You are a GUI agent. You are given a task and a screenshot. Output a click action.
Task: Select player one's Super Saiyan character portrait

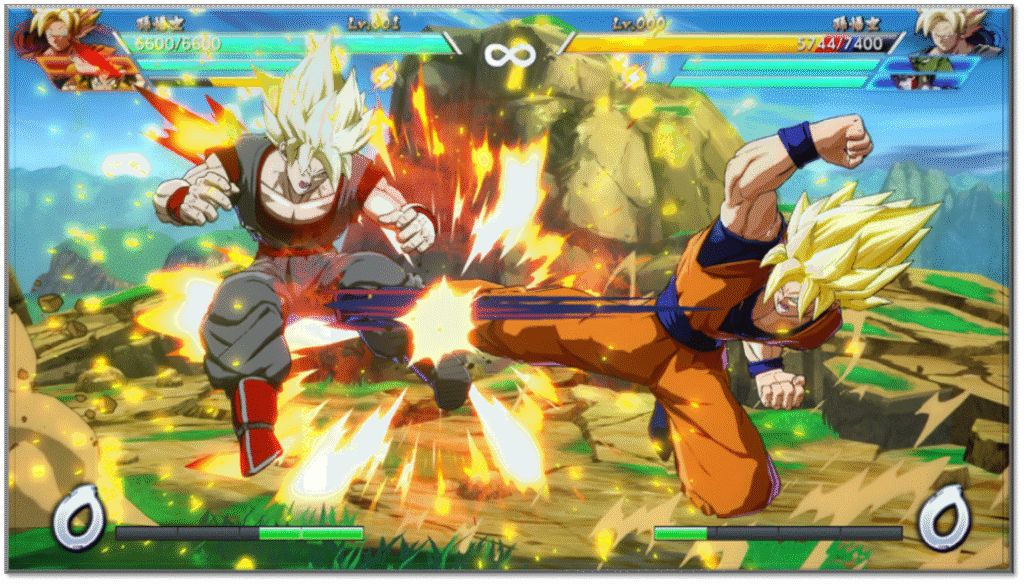coord(62,32)
